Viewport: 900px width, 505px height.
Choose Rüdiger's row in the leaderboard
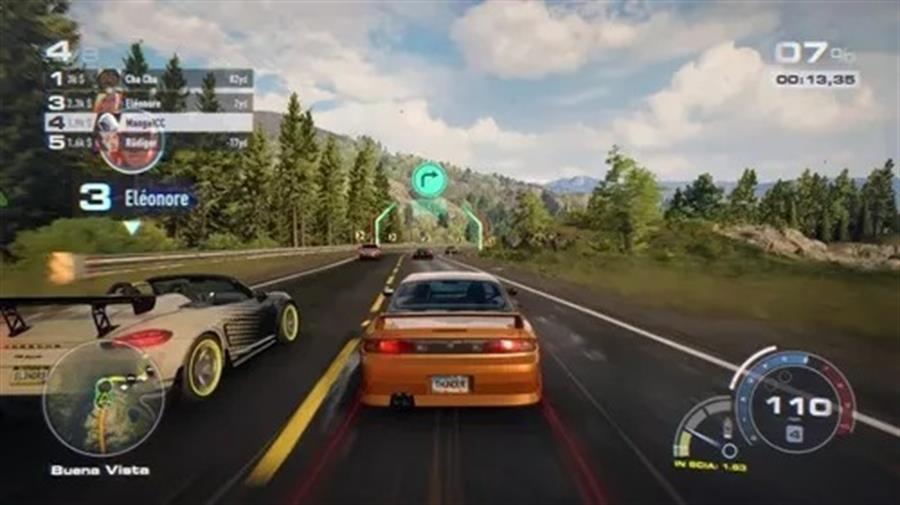pos(150,142)
